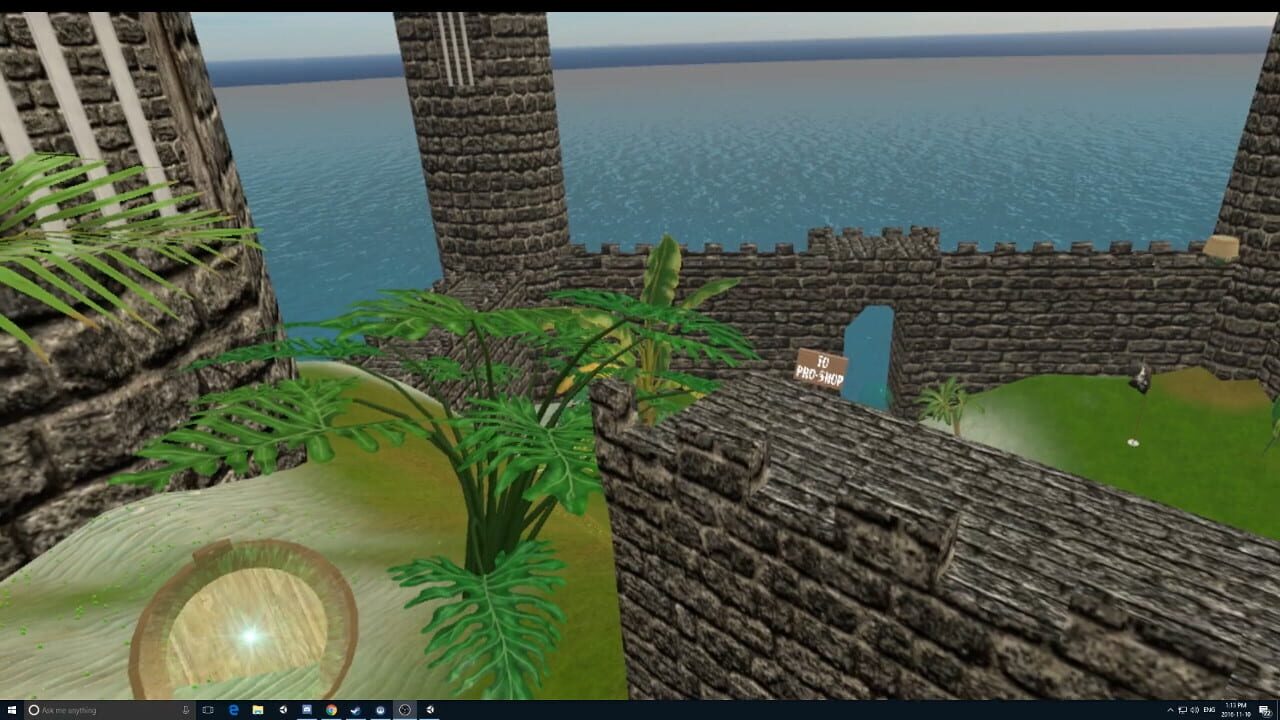Open the clock and calendar flyout
1280x720 pixels.
(1235, 710)
